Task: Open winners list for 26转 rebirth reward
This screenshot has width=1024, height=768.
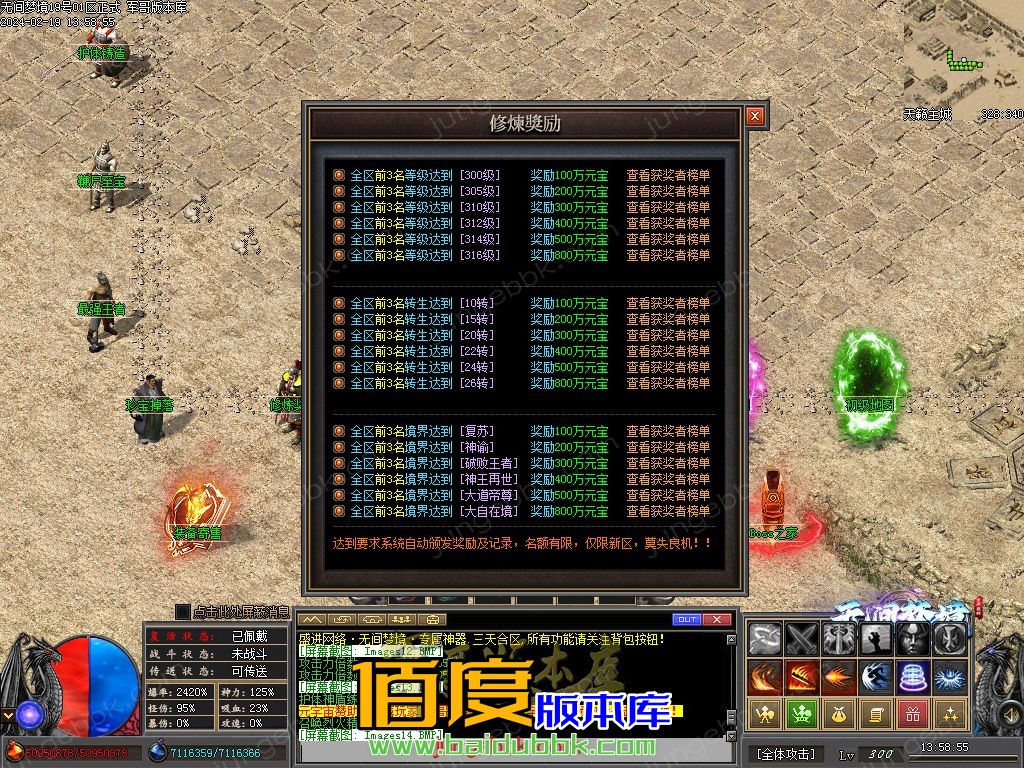Action: tap(668, 383)
